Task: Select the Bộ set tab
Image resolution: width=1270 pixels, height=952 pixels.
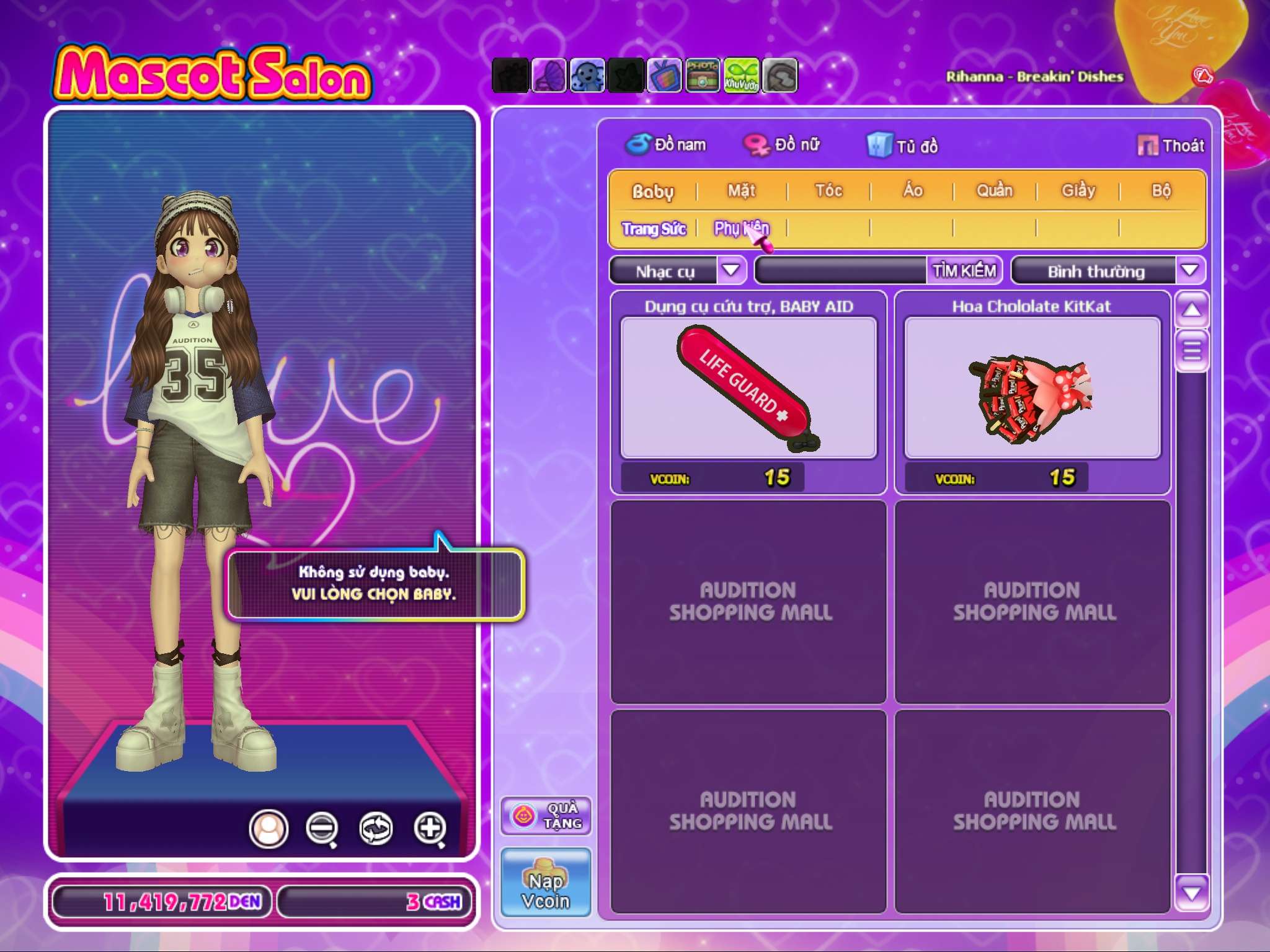Action: pos(1161,191)
